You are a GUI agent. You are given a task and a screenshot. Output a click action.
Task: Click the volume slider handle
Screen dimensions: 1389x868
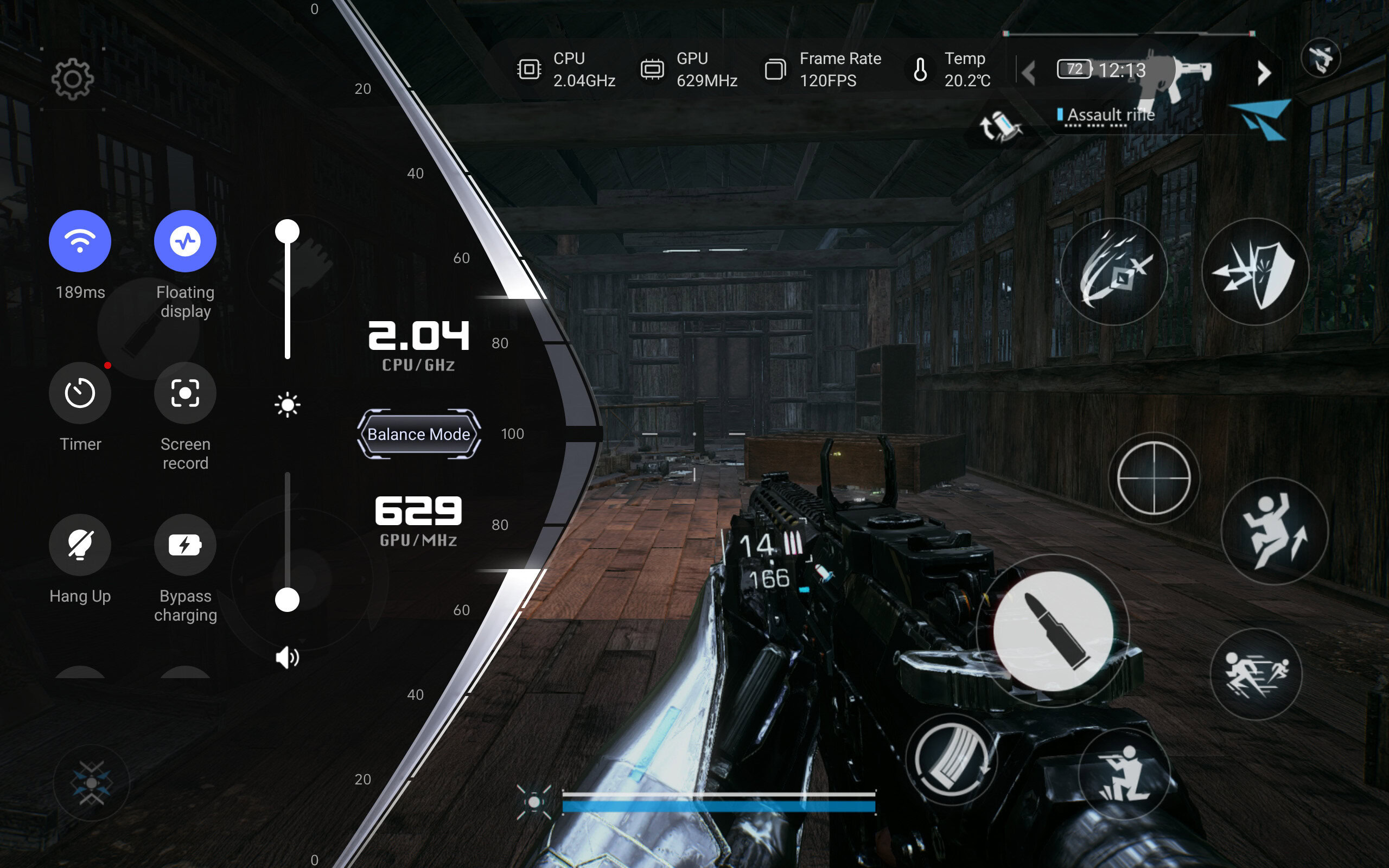pyautogui.click(x=287, y=600)
